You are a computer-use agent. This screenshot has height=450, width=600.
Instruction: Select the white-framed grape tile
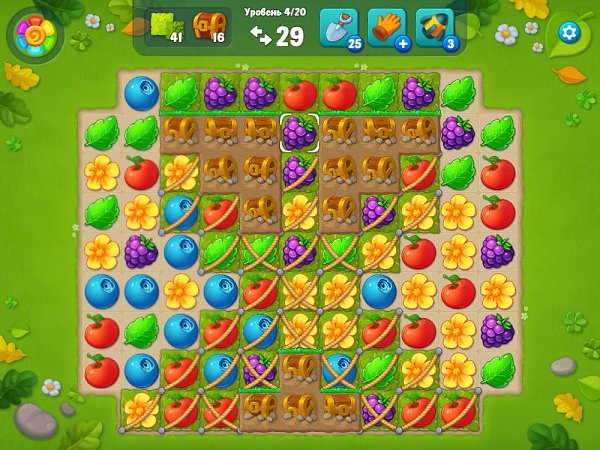pos(299,132)
